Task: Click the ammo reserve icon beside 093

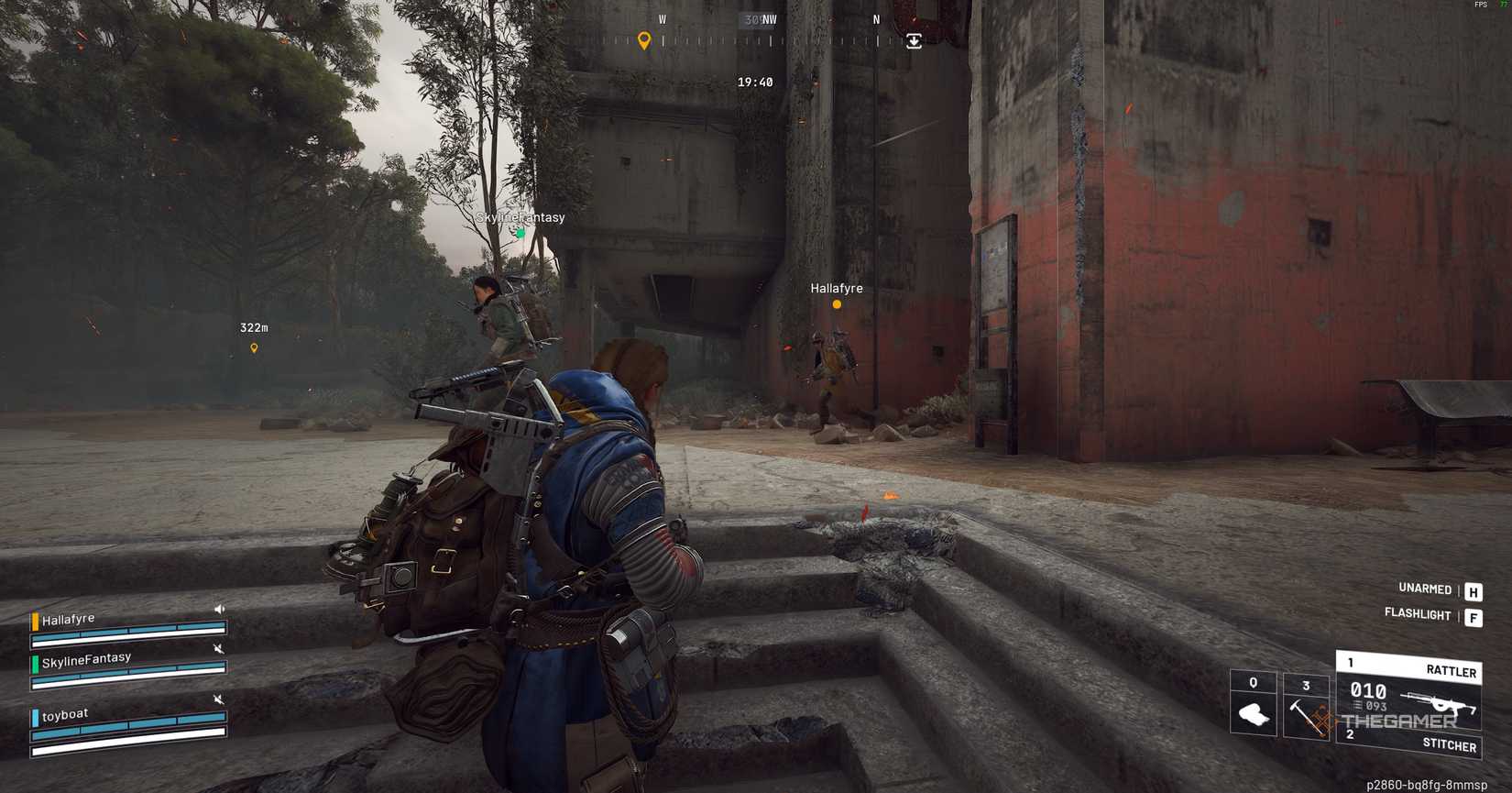Action: coord(1358,706)
